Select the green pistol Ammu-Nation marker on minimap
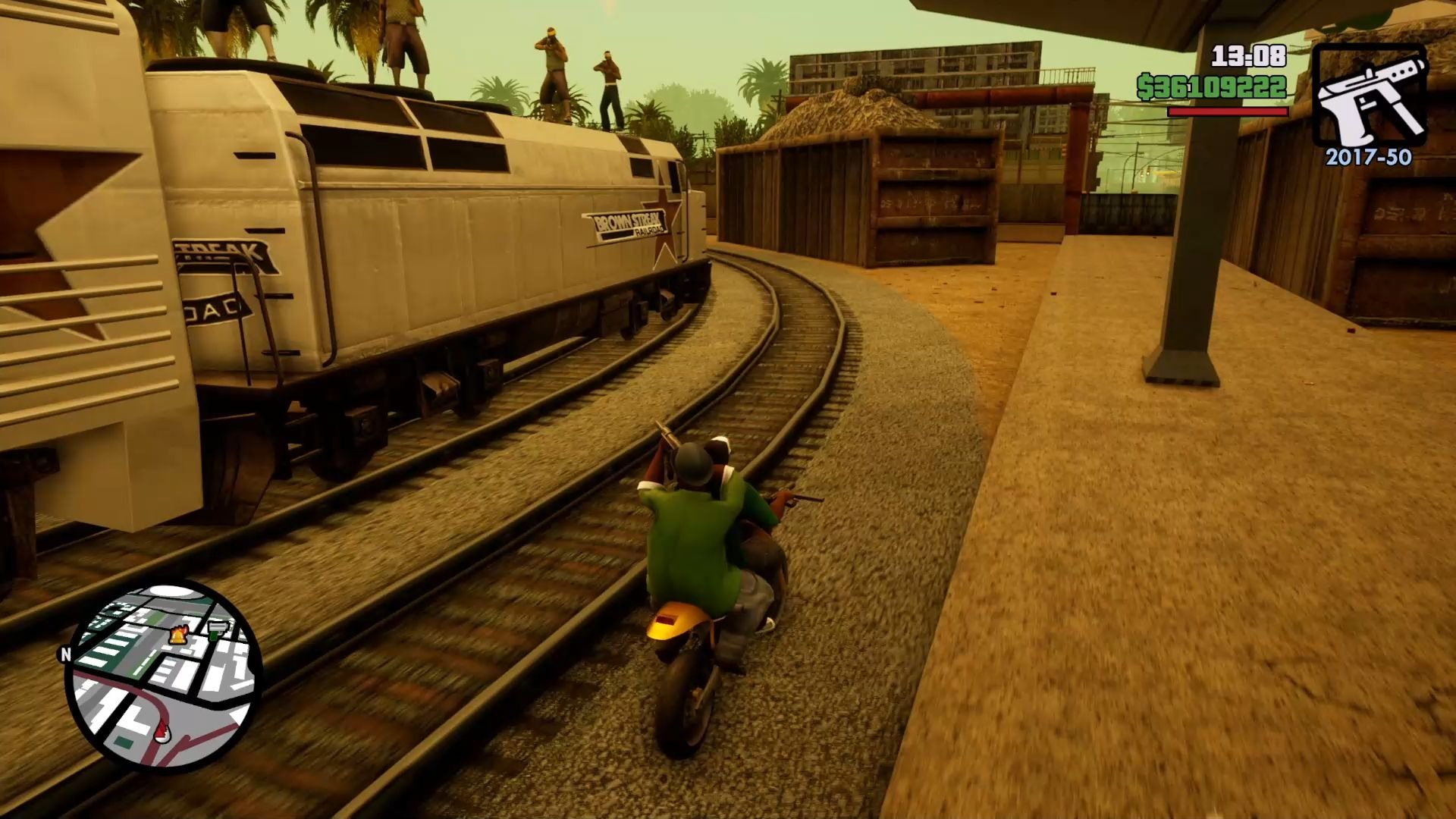This screenshot has height=819, width=1456. [x=217, y=629]
